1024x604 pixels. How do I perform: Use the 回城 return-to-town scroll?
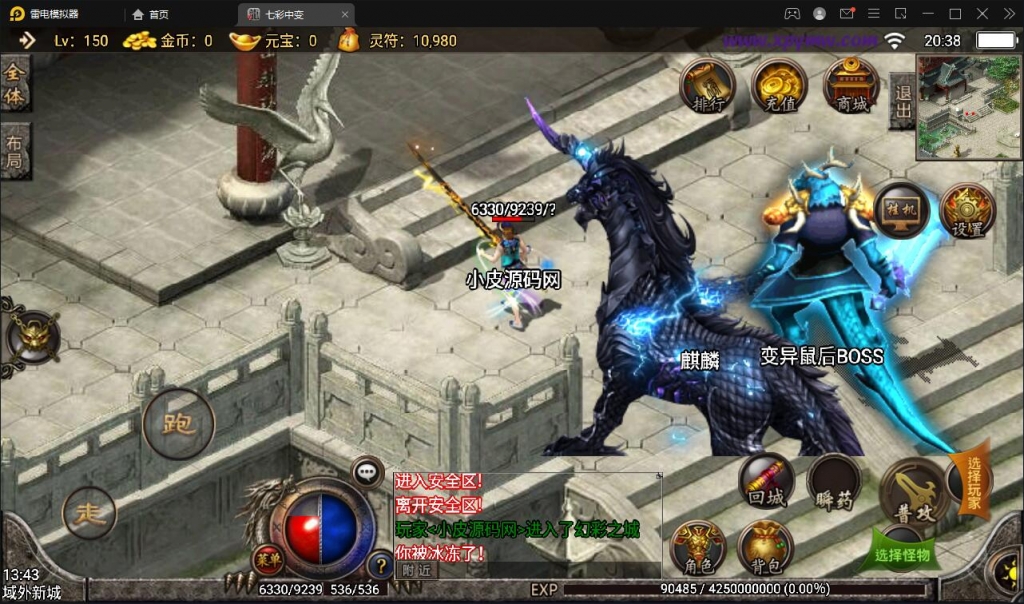(767, 483)
